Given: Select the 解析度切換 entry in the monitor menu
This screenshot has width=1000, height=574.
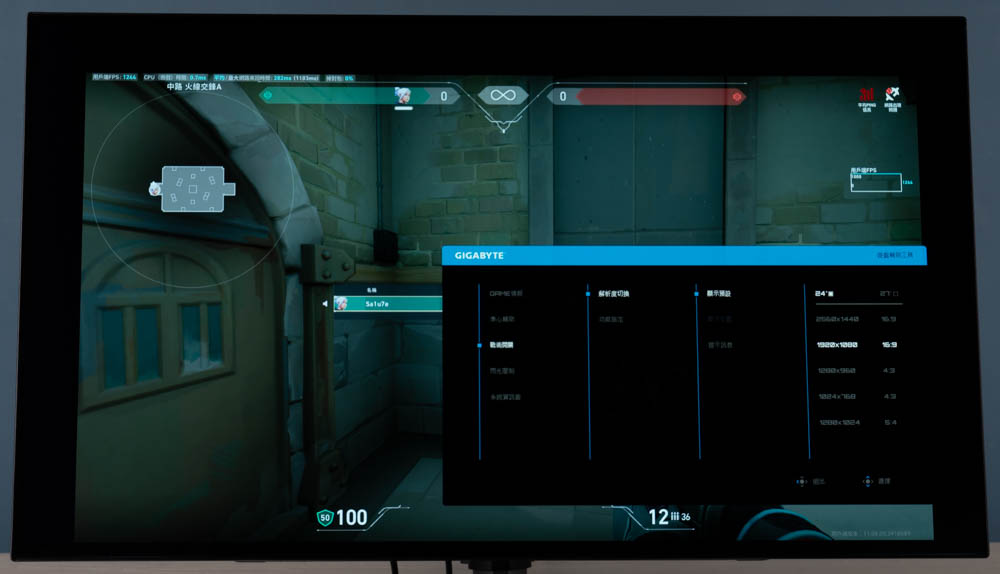Looking at the screenshot, I should 614,294.
